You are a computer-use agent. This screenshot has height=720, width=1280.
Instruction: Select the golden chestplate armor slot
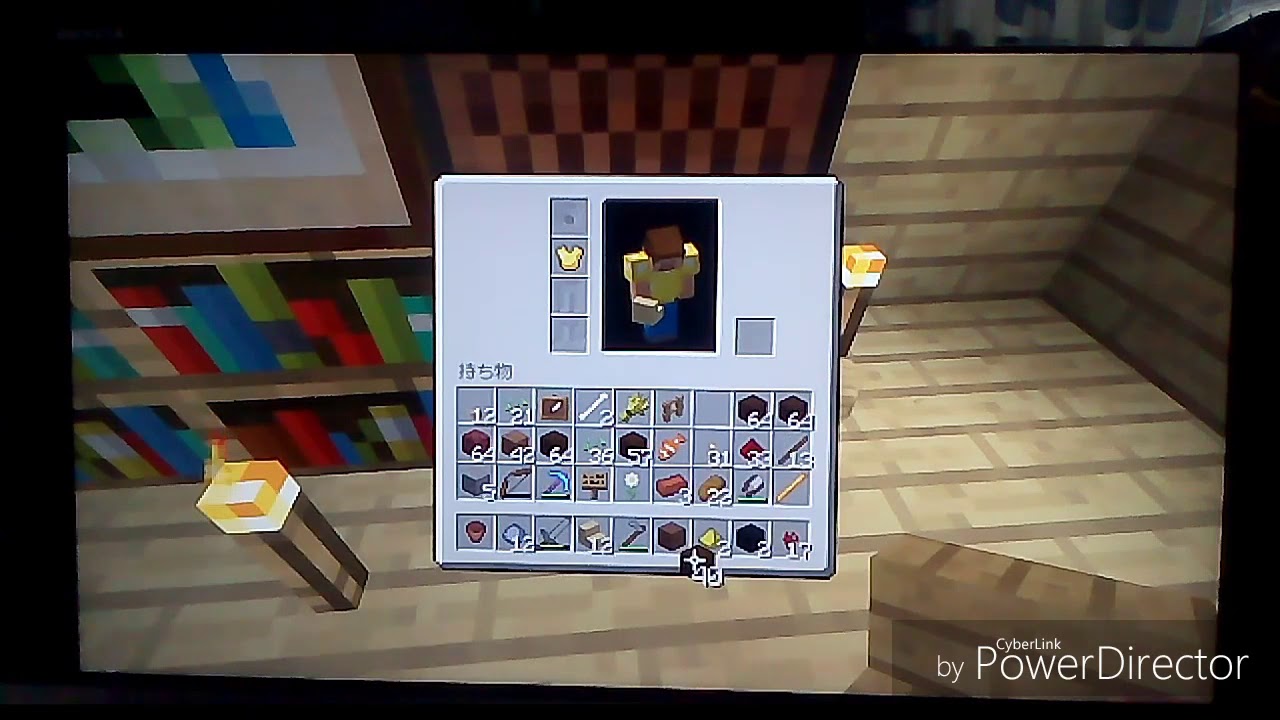[568, 258]
